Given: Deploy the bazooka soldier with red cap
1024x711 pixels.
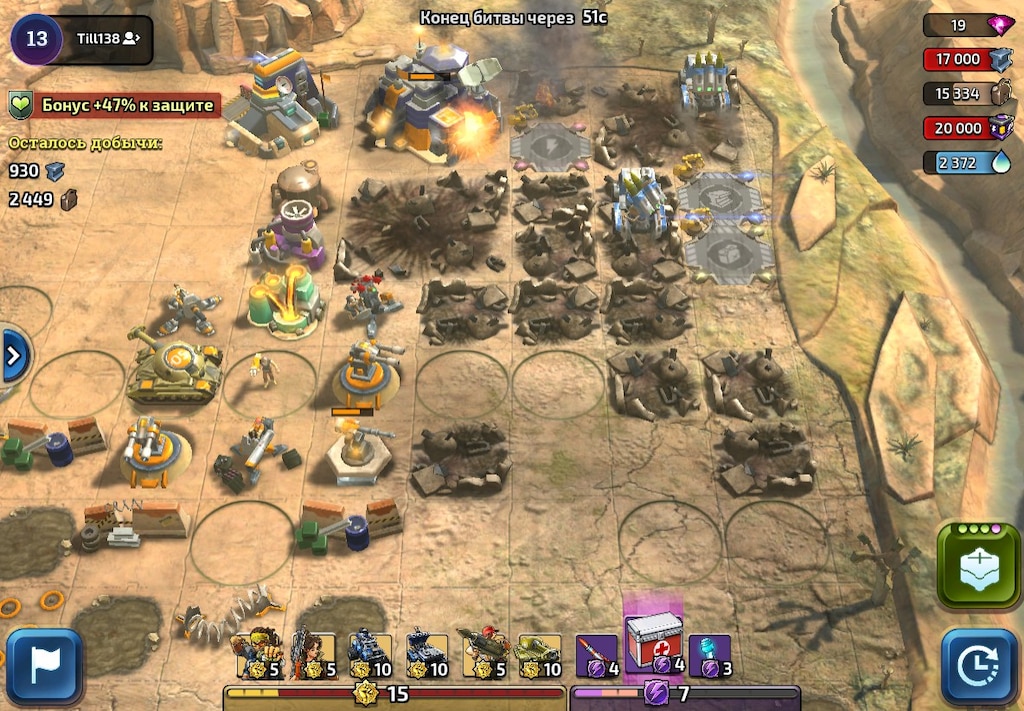Looking at the screenshot, I should click(482, 654).
